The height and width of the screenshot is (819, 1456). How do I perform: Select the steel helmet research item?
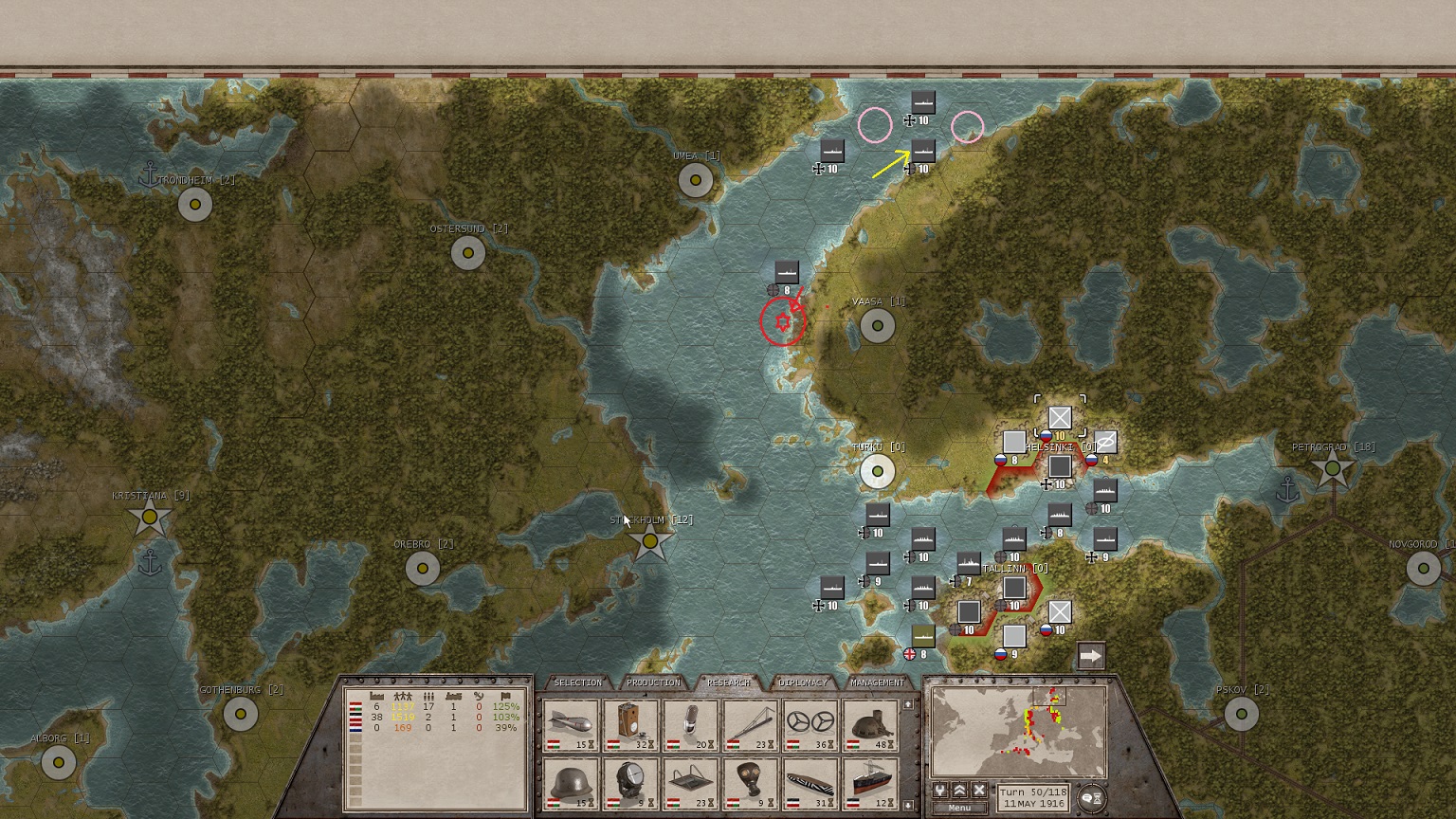(572, 783)
